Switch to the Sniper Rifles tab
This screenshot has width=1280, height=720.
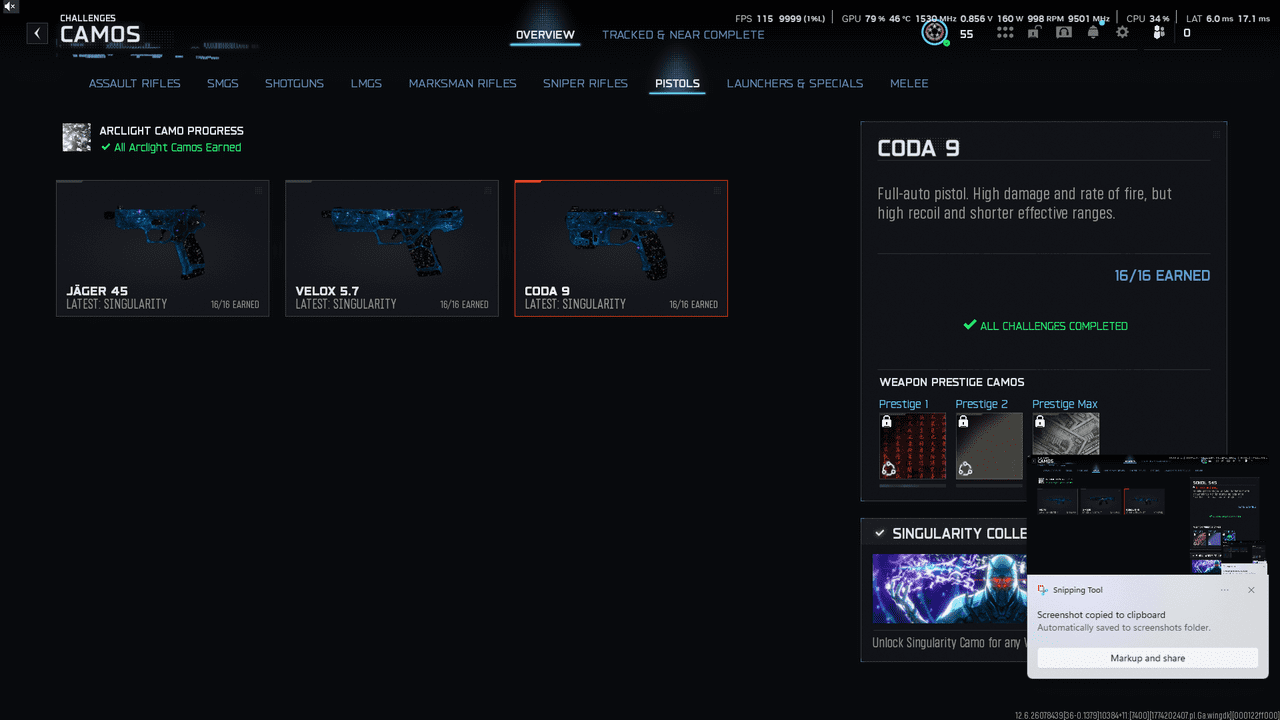tap(585, 84)
